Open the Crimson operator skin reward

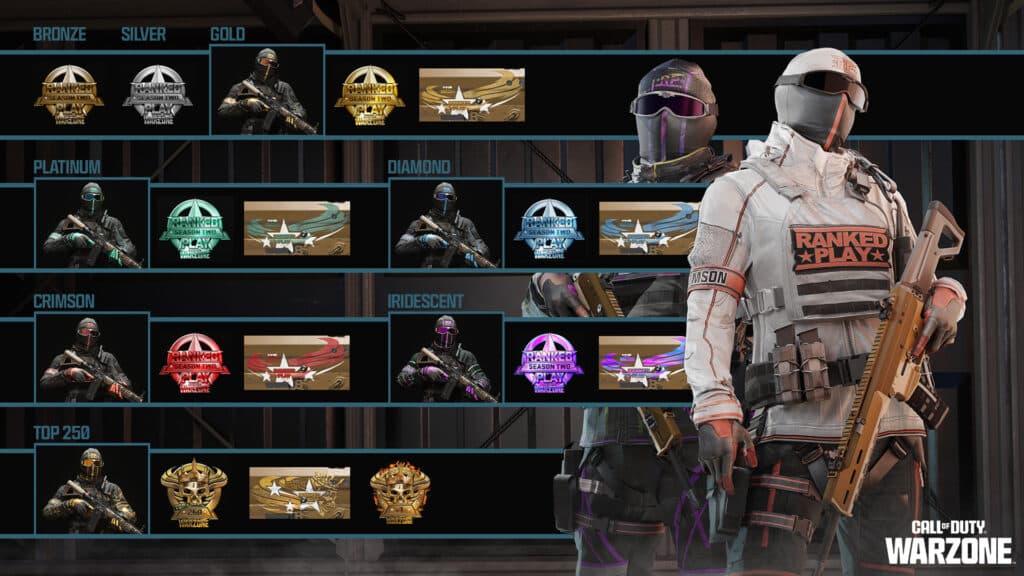[x=92, y=359]
